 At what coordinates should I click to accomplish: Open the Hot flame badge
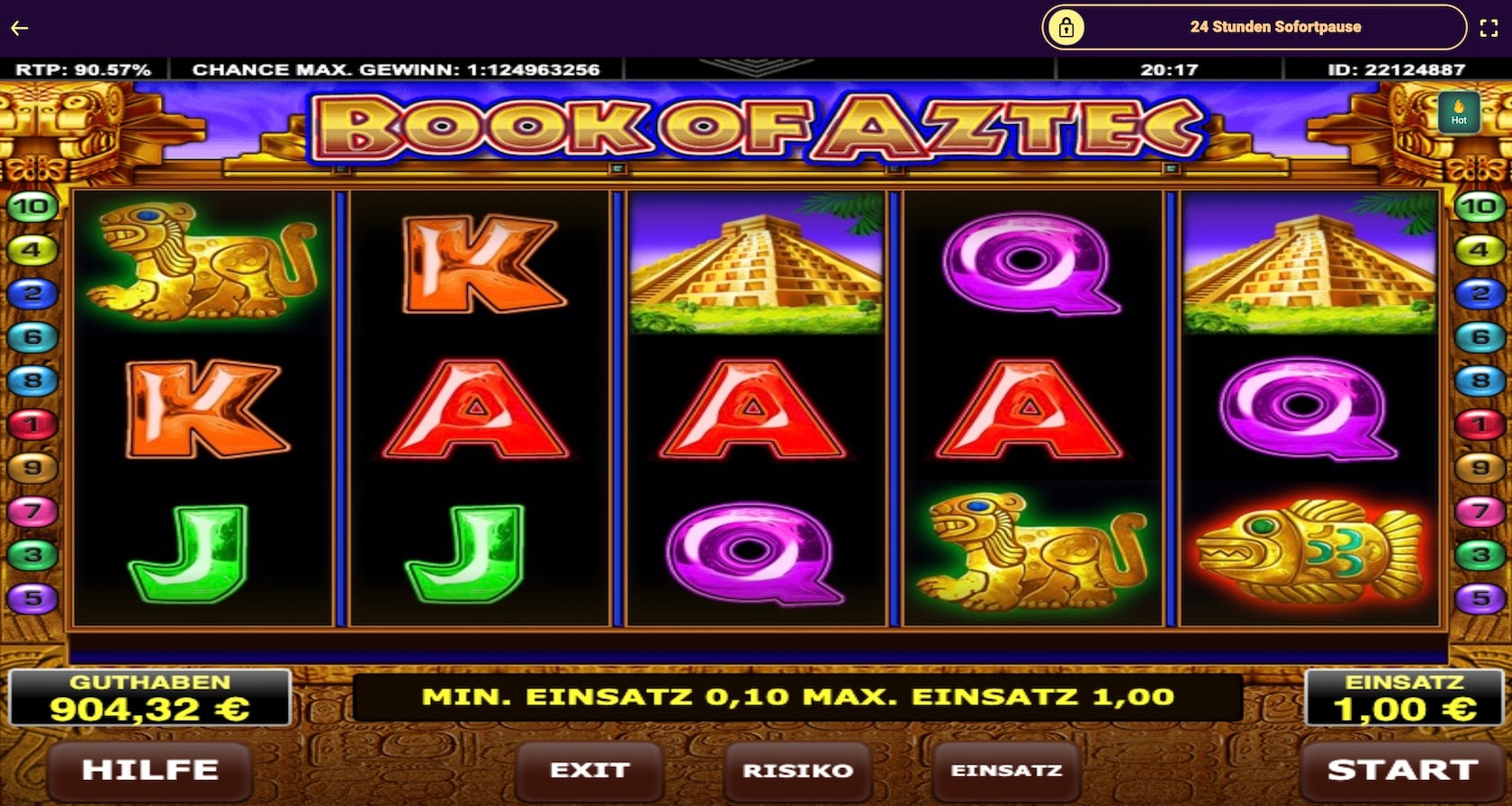(x=1458, y=112)
